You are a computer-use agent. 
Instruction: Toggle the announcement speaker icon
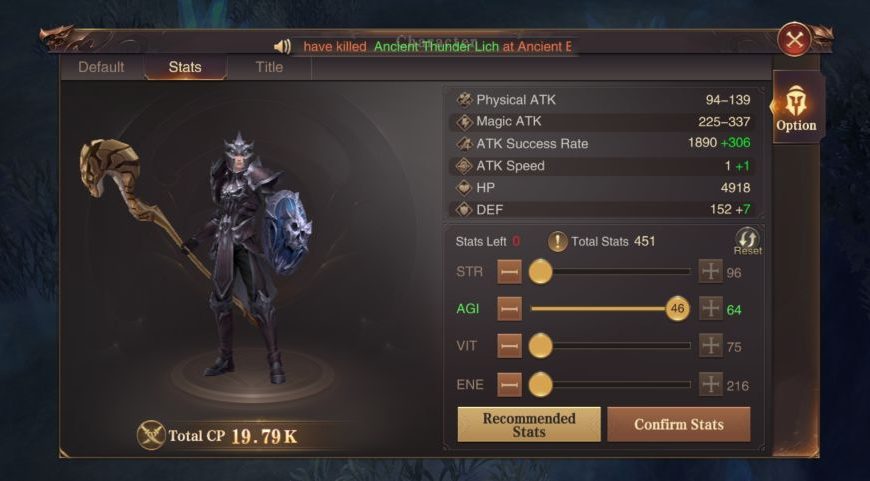coord(282,46)
